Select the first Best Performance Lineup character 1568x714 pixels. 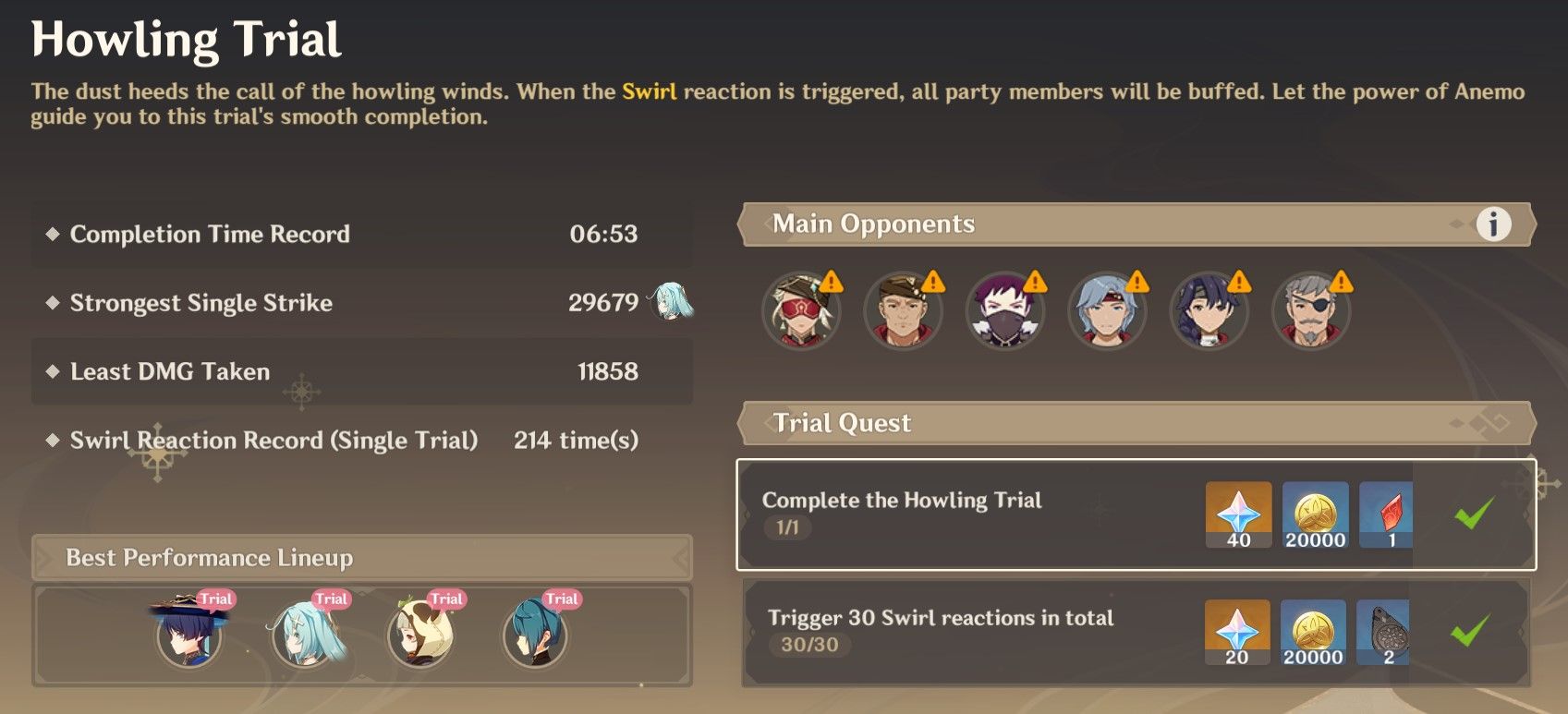(x=188, y=637)
